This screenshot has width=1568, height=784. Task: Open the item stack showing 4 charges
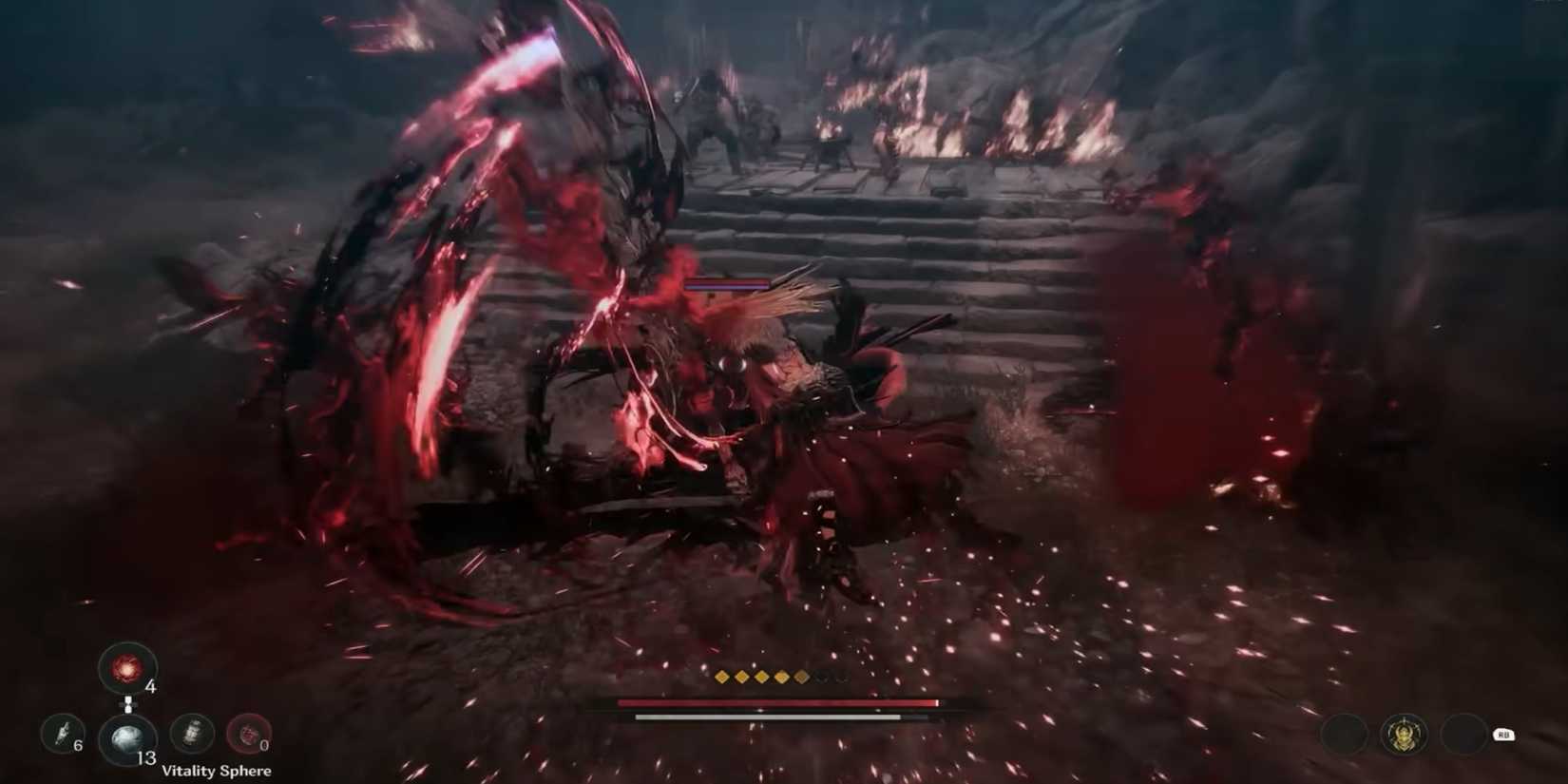click(x=127, y=668)
